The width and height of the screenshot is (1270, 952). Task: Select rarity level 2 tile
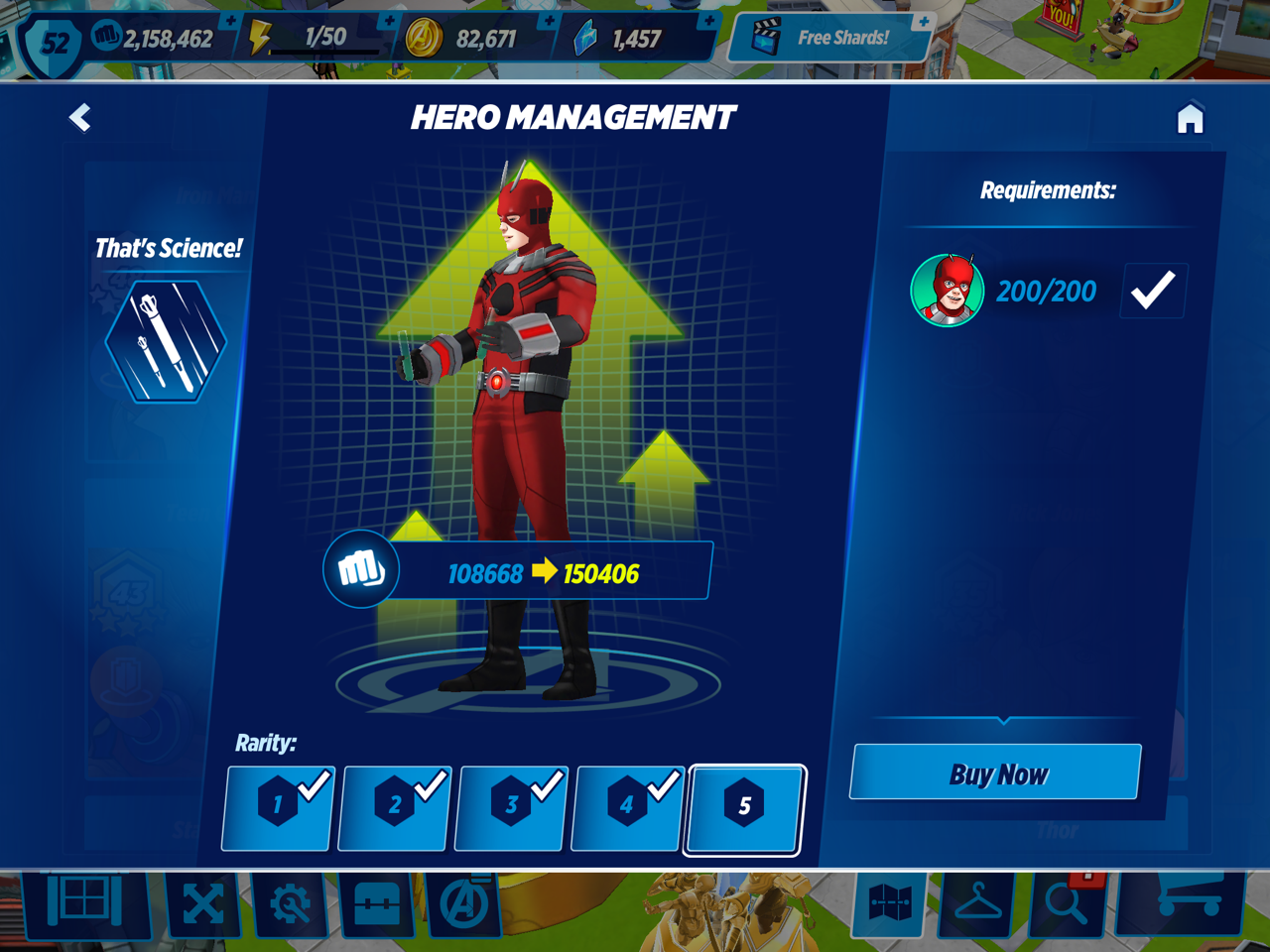click(395, 807)
